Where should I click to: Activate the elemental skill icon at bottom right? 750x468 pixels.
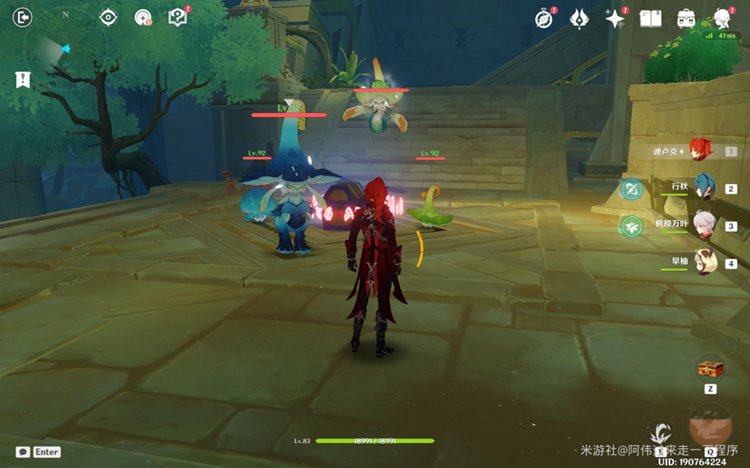click(661, 435)
